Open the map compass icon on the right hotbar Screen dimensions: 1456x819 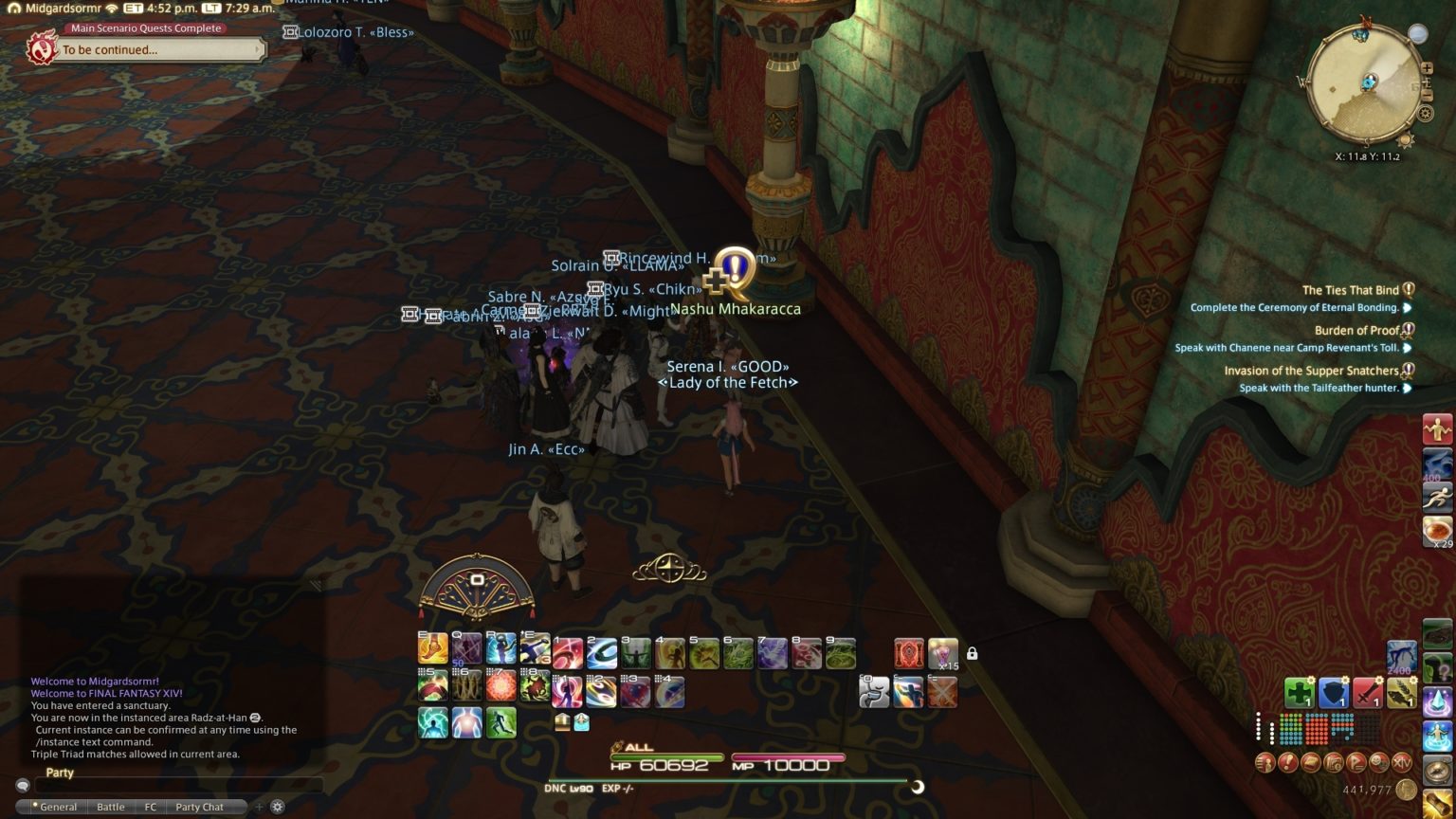click(x=1436, y=769)
